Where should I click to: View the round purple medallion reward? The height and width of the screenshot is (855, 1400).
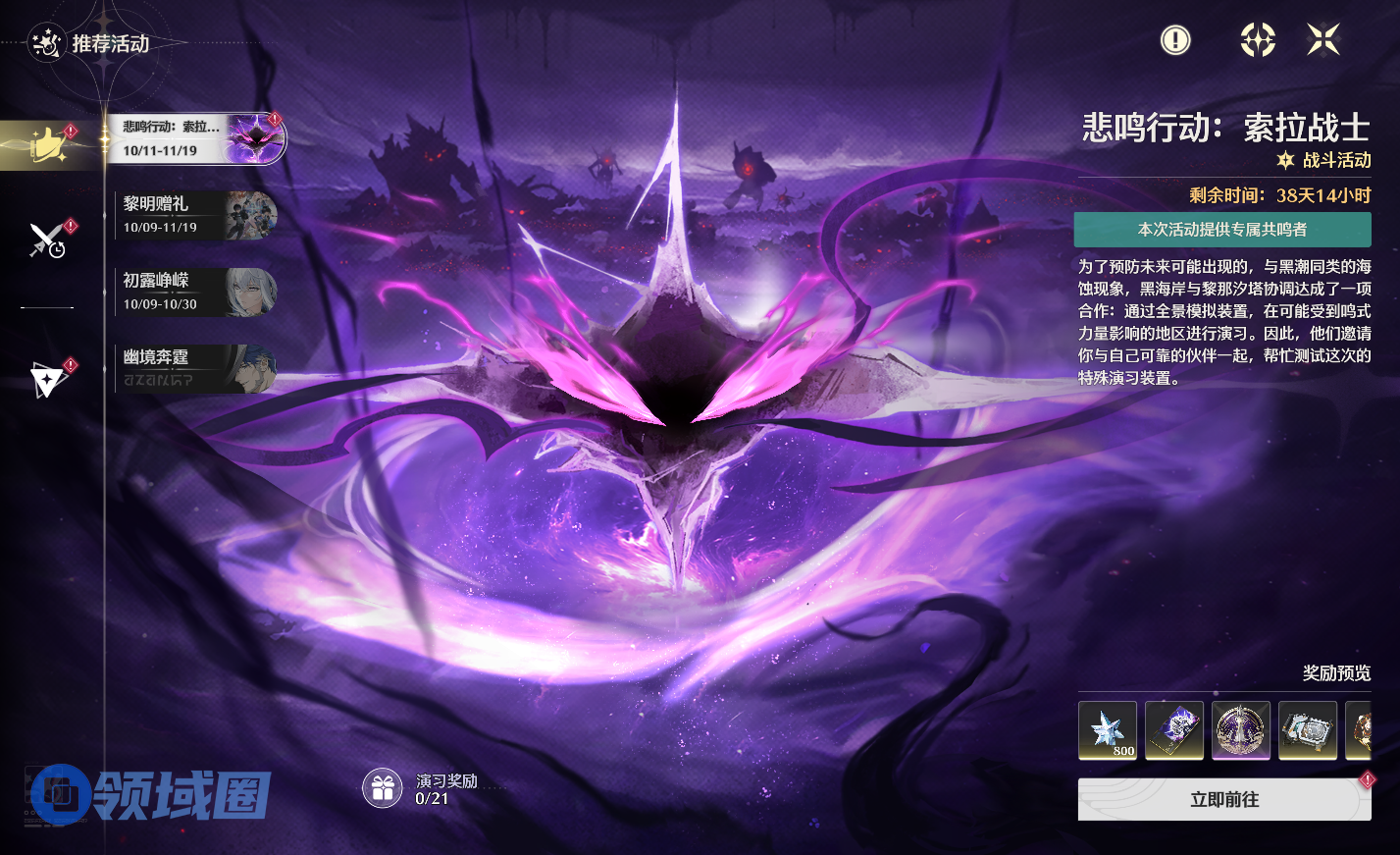coord(1241,730)
